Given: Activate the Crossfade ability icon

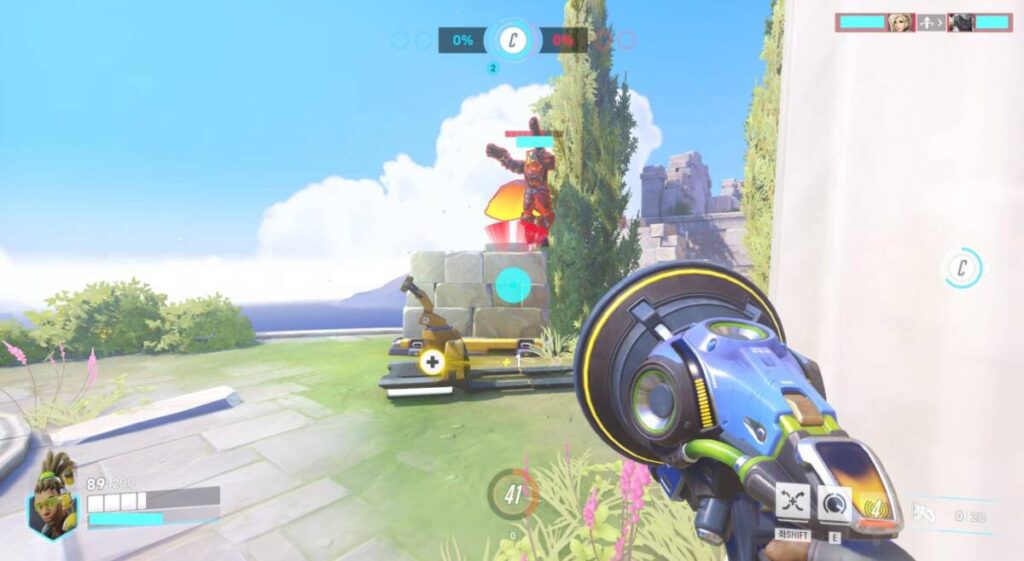Looking at the screenshot, I should pyautogui.click(x=793, y=501).
